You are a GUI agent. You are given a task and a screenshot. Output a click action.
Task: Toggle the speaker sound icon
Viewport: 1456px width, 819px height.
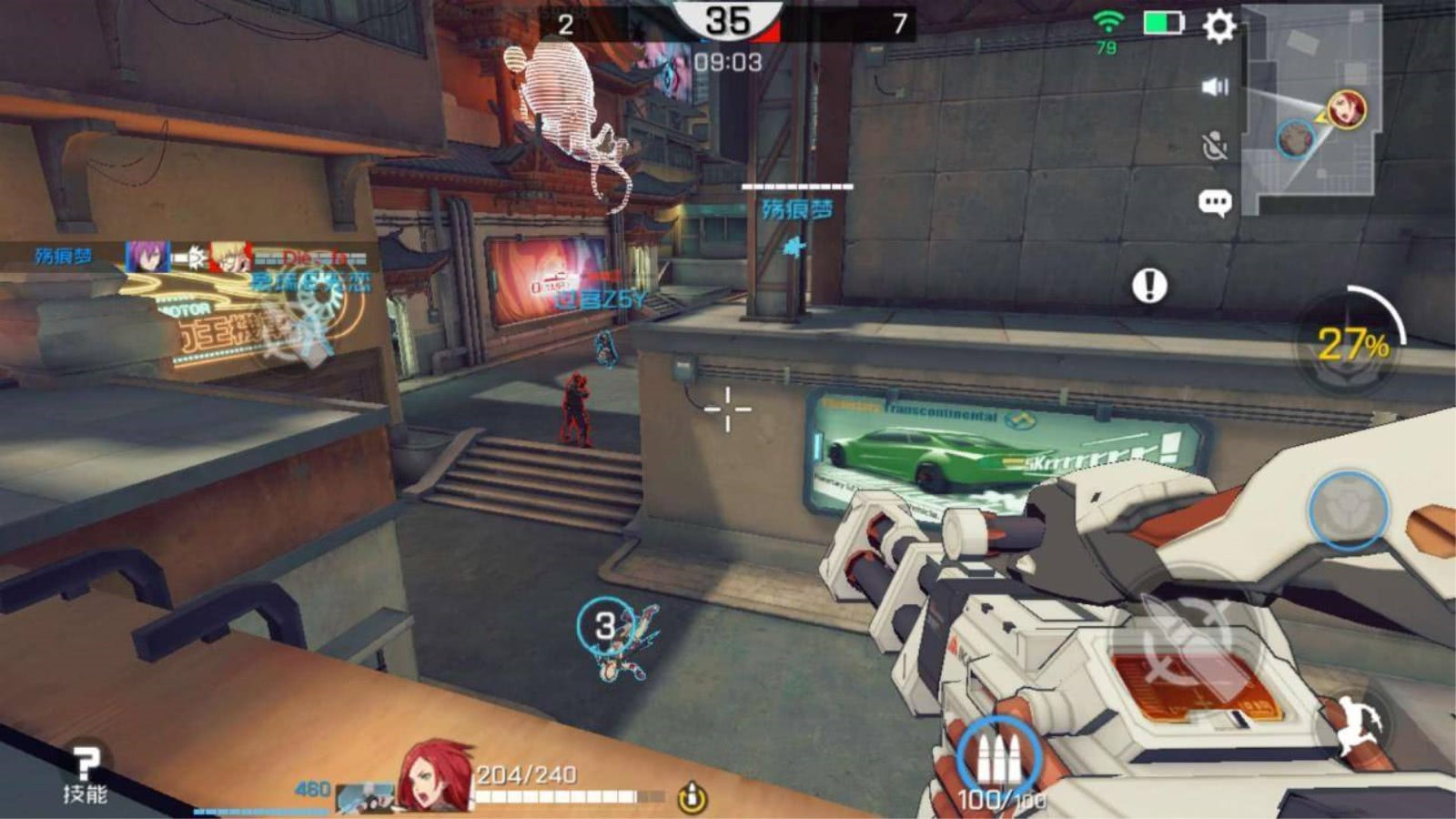point(1215,86)
